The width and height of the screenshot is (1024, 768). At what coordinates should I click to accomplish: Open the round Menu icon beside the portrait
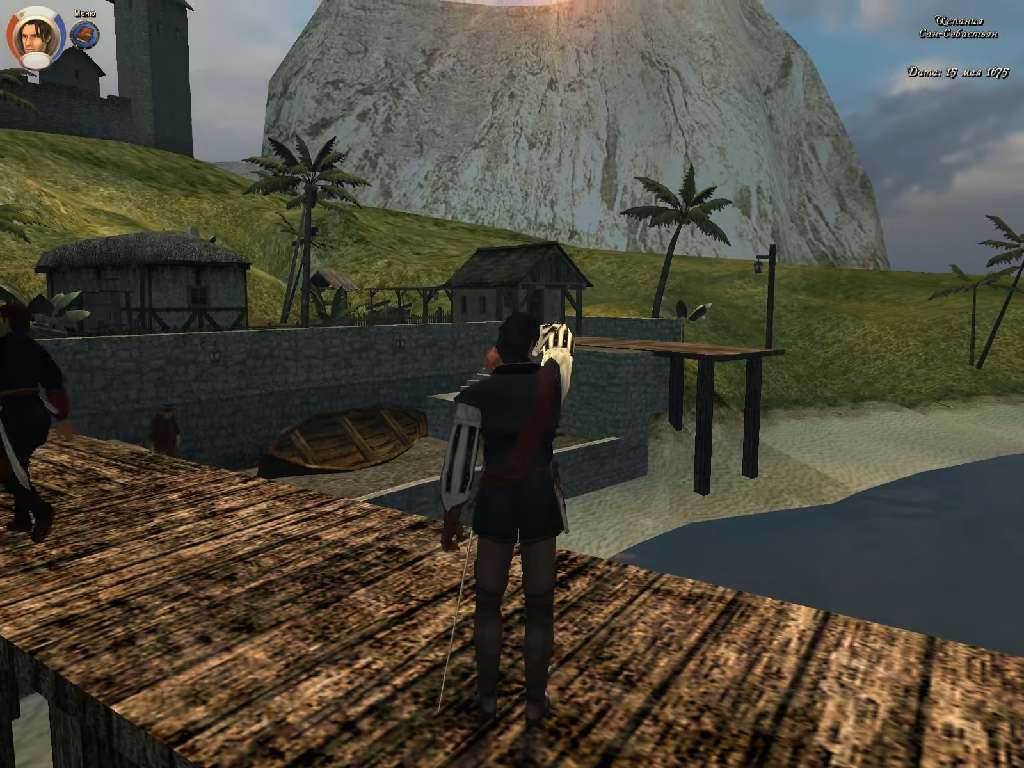tap(84, 35)
